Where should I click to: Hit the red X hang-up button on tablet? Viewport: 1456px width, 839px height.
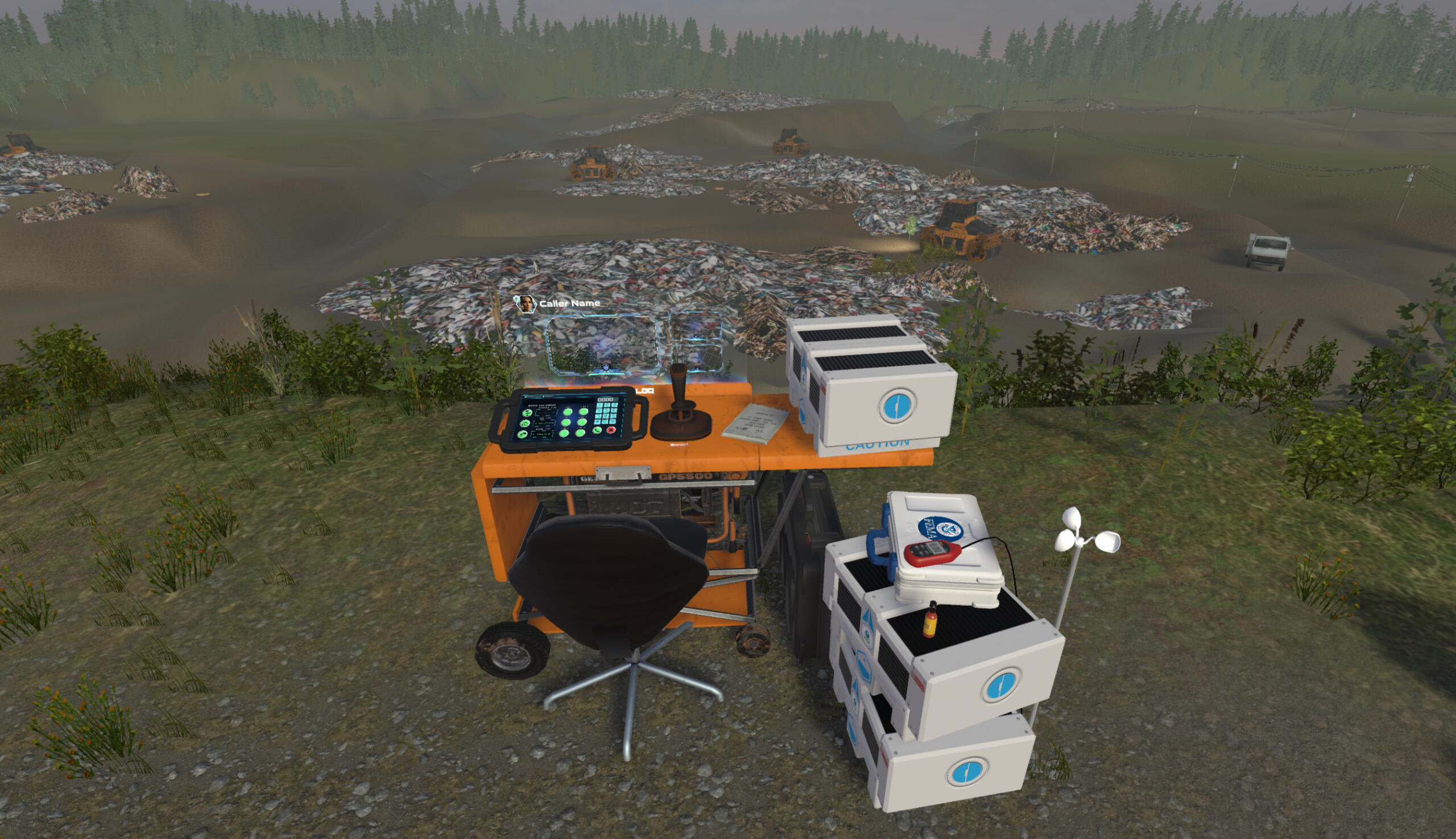[611, 430]
